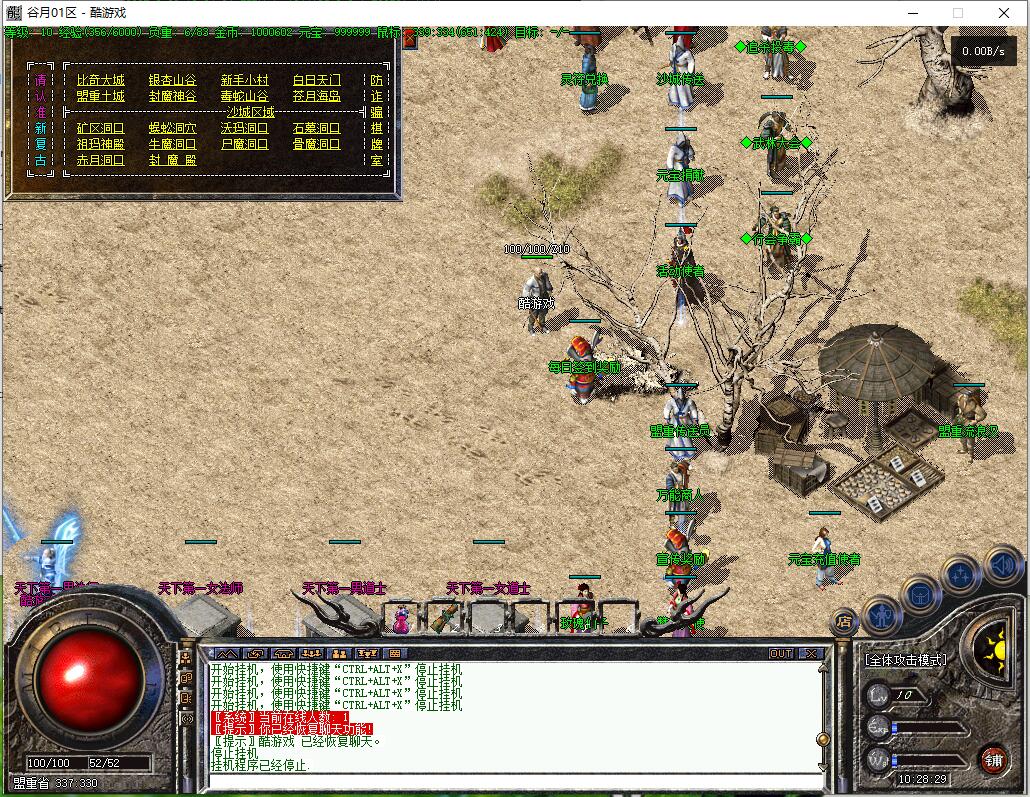The width and height of the screenshot is (1030, 797).
Task: Open the 封魔神谷 teleport
Action: (x=173, y=96)
